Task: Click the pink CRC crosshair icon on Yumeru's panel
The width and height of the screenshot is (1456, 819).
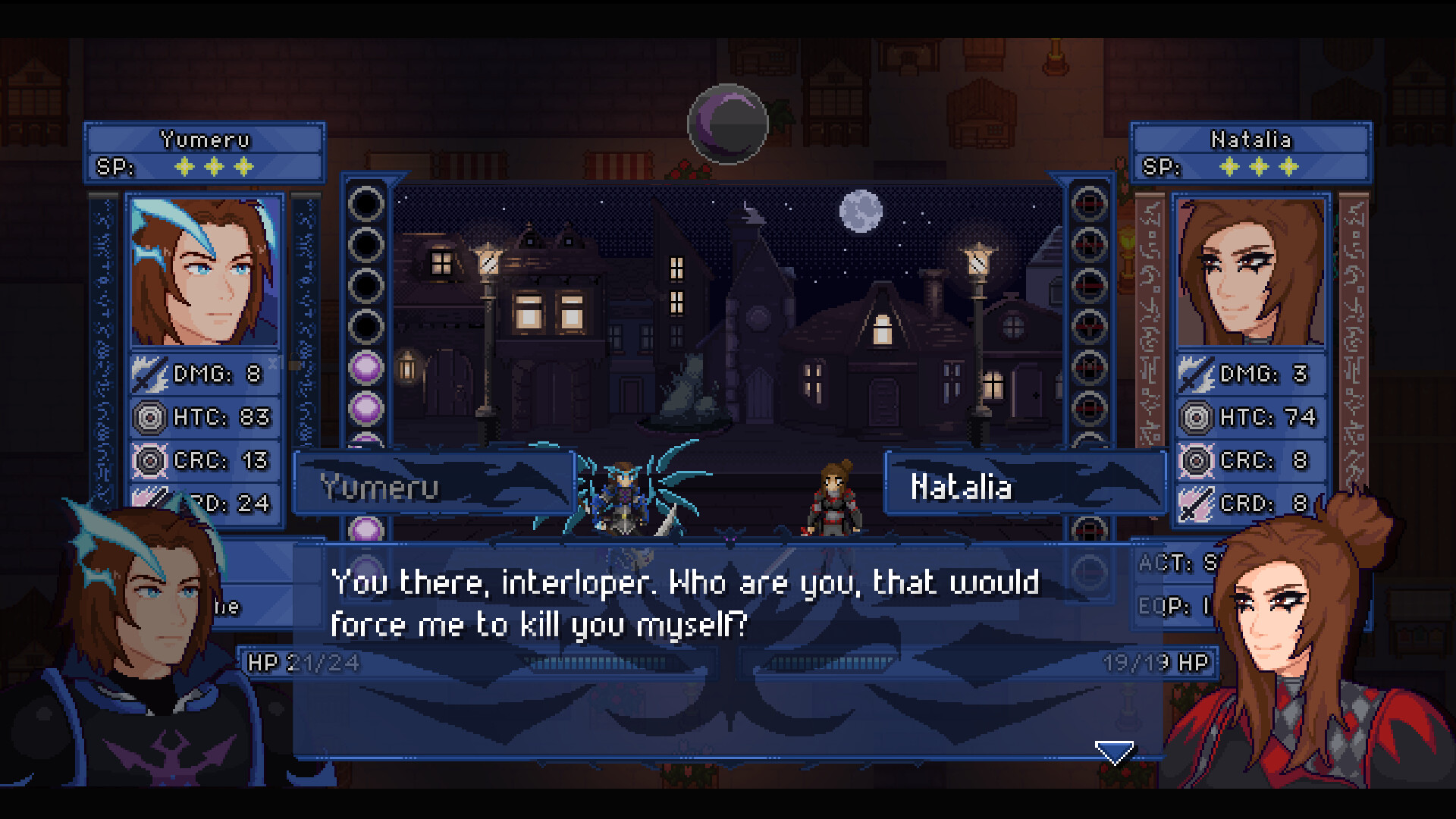Action: (152, 460)
